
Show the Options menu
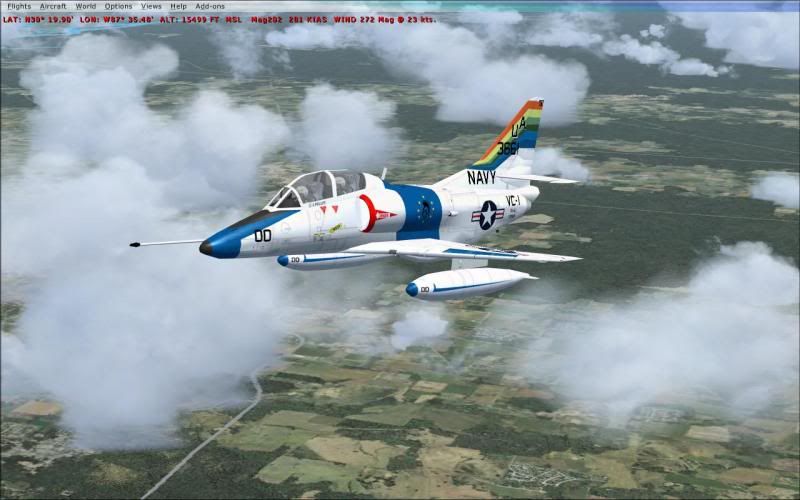[x=118, y=6]
